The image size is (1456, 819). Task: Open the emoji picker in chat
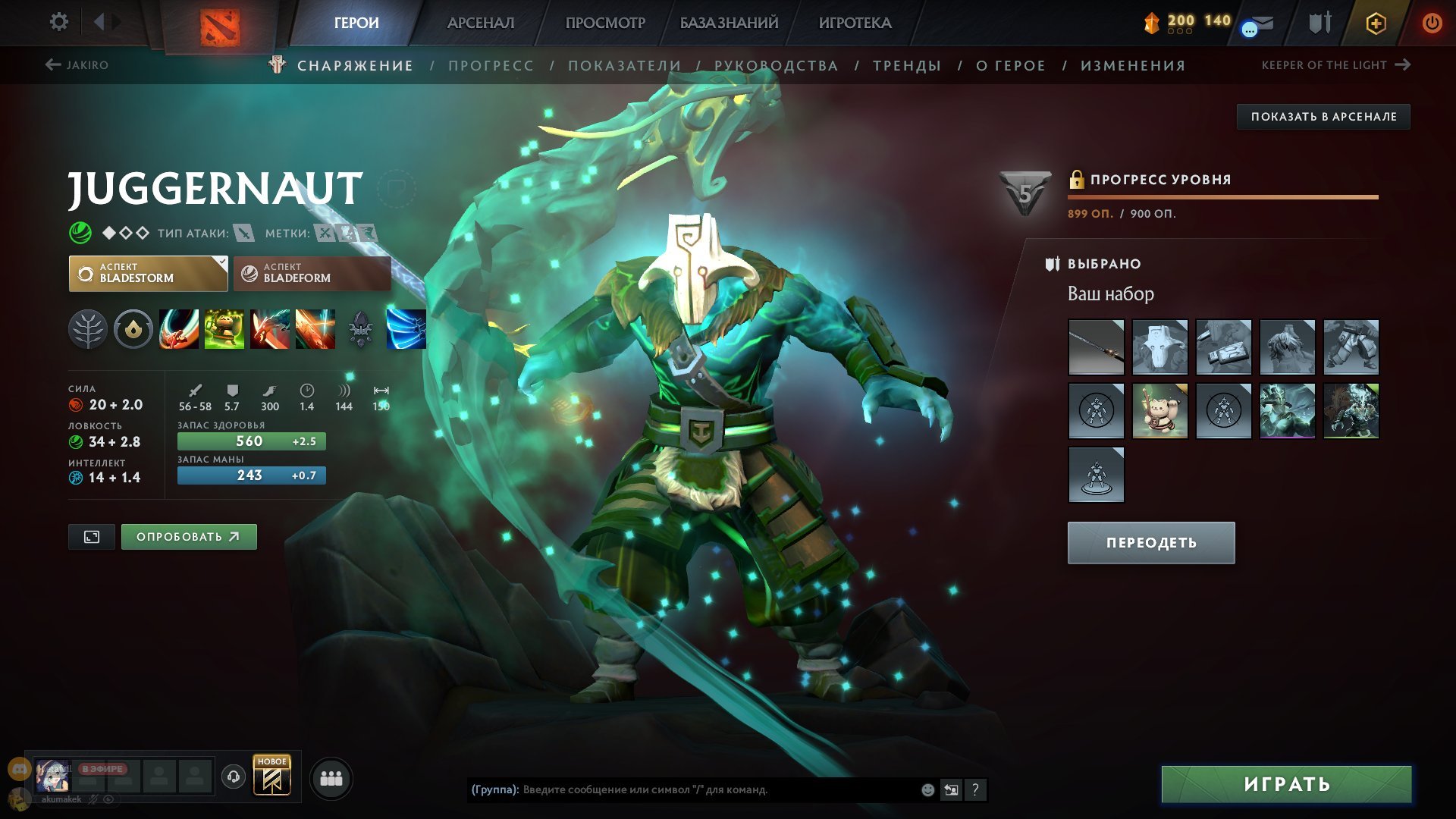click(927, 789)
